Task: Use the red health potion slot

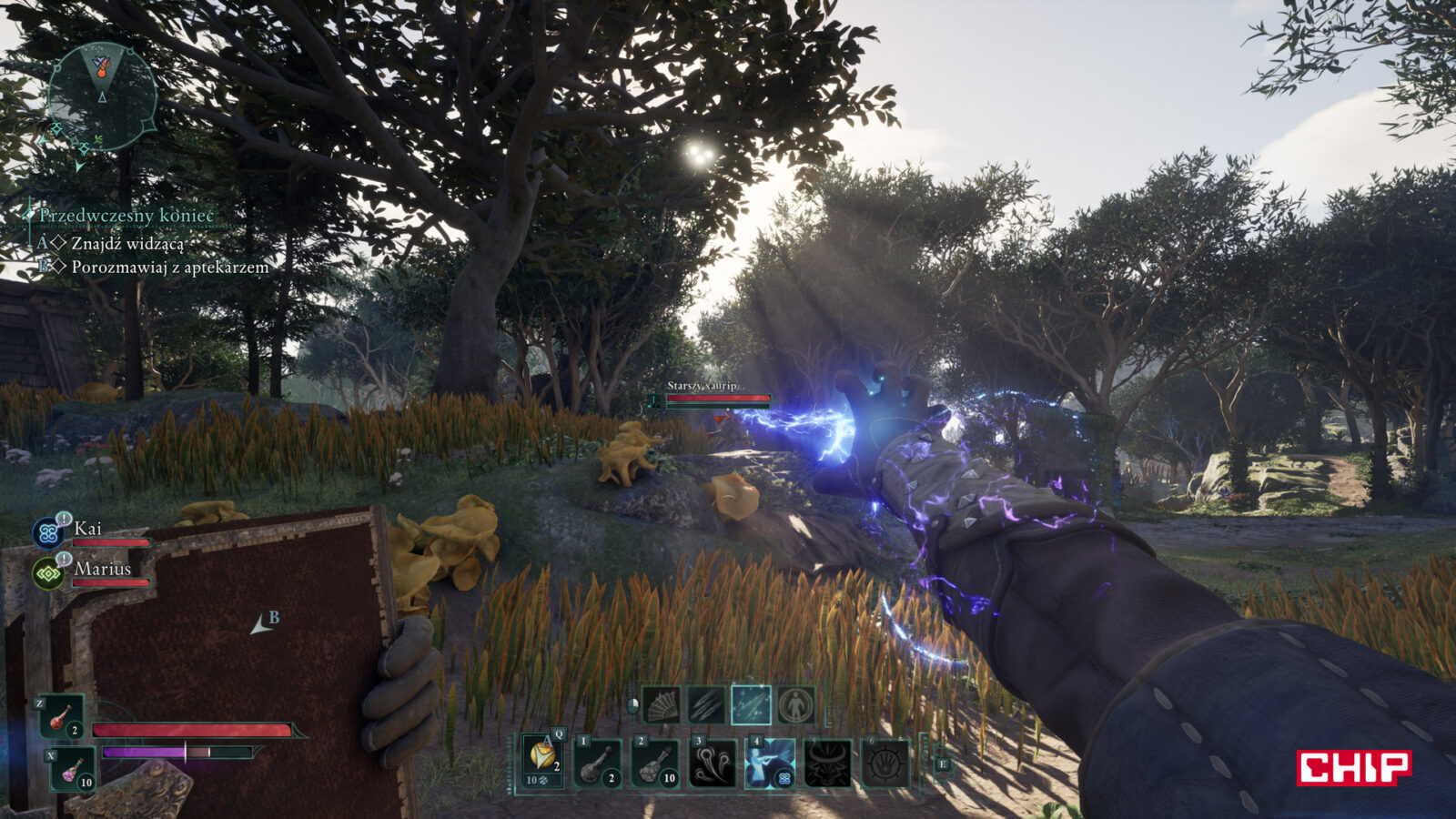Action: point(61,716)
